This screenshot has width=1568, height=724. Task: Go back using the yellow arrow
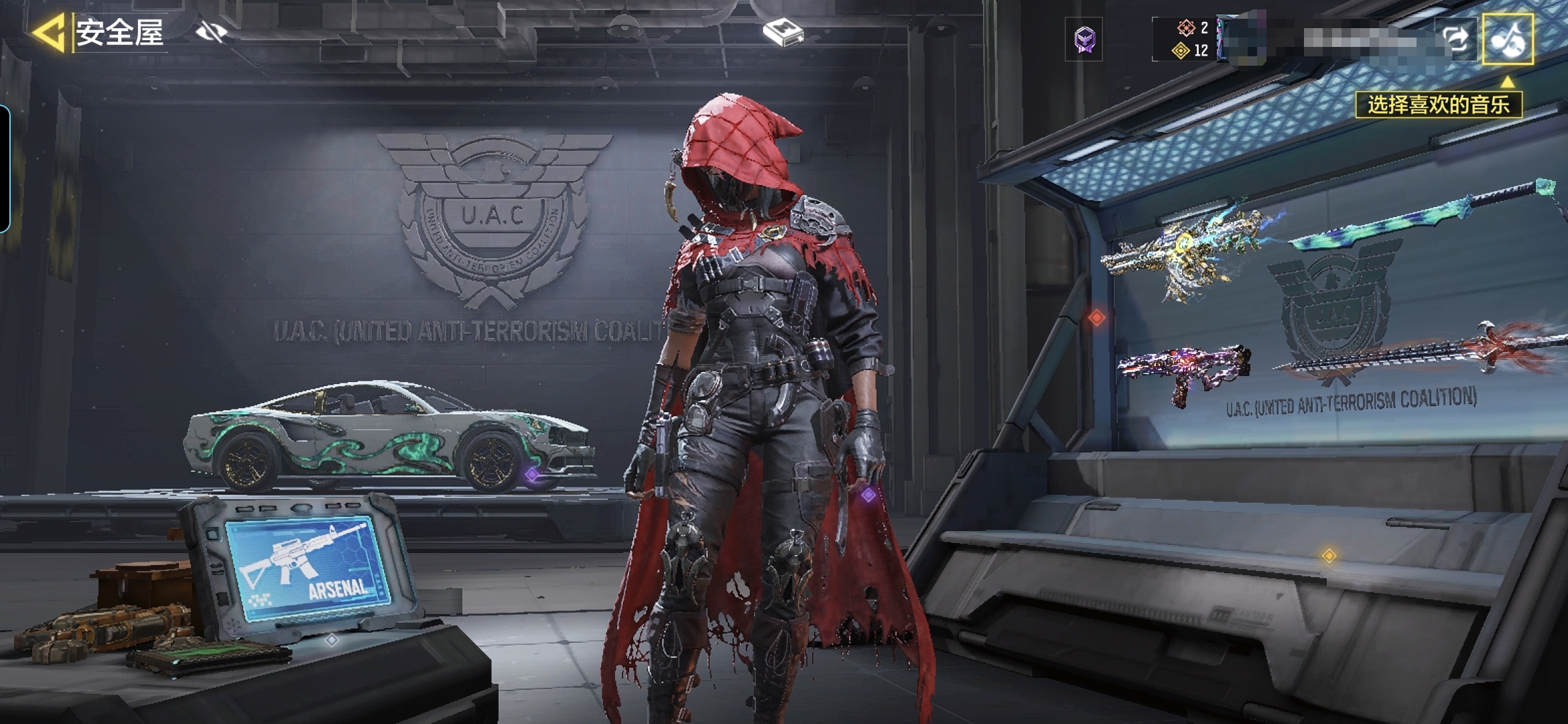tap(48, 33)
